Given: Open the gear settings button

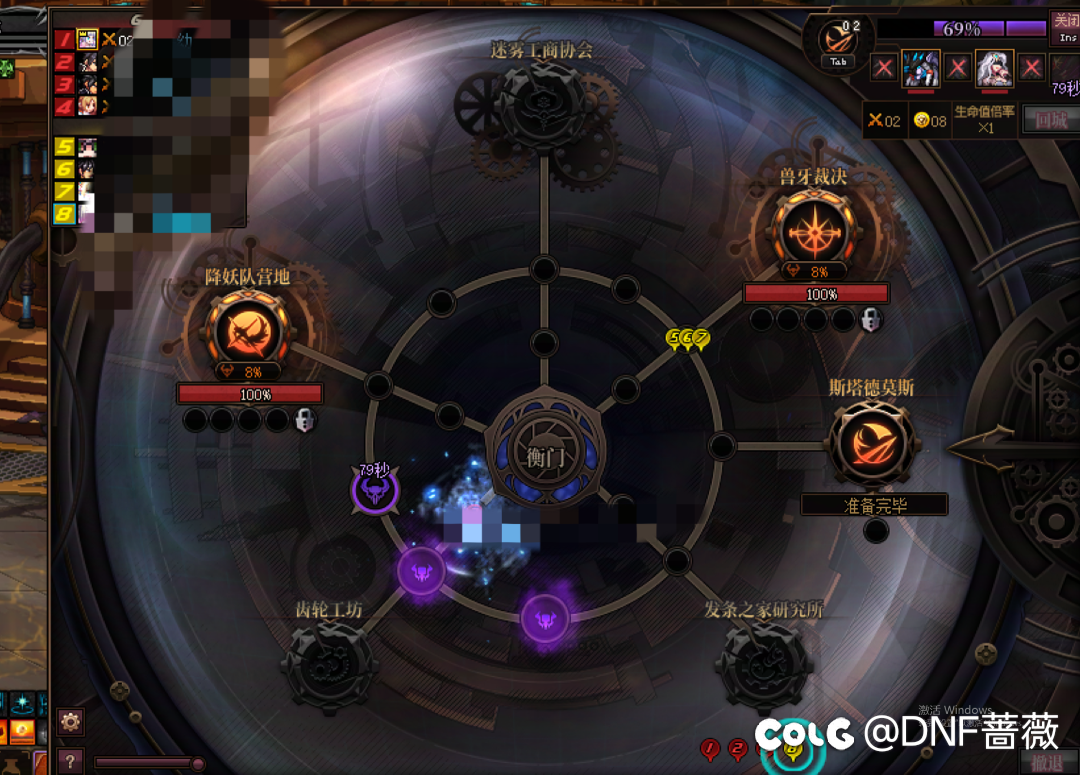Looking at the screenshot, I should tap(70, 721).
